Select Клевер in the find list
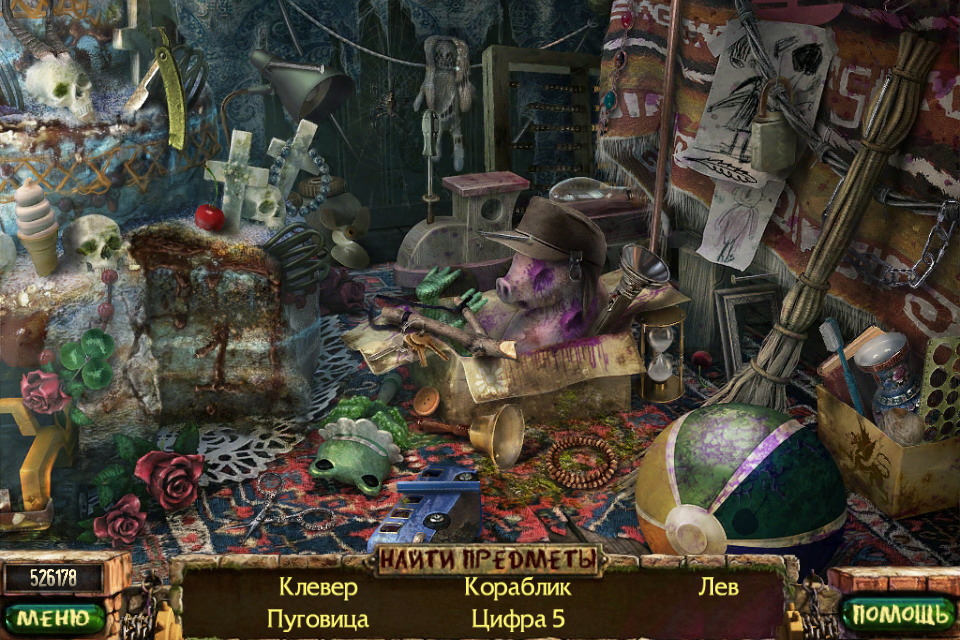 point(317,587)
